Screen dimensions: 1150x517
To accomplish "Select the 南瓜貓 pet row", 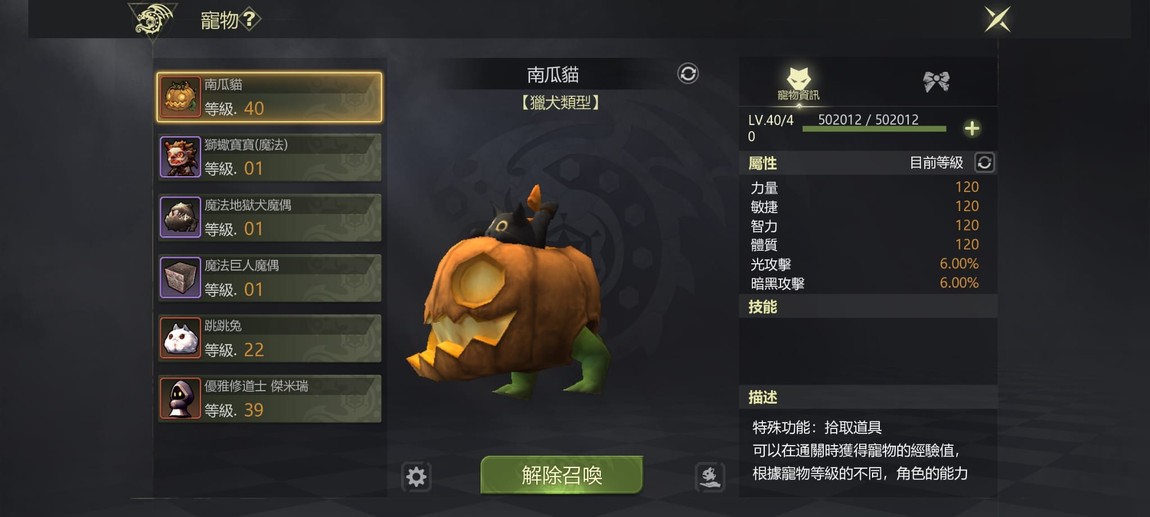I will (x=269, y=97).
